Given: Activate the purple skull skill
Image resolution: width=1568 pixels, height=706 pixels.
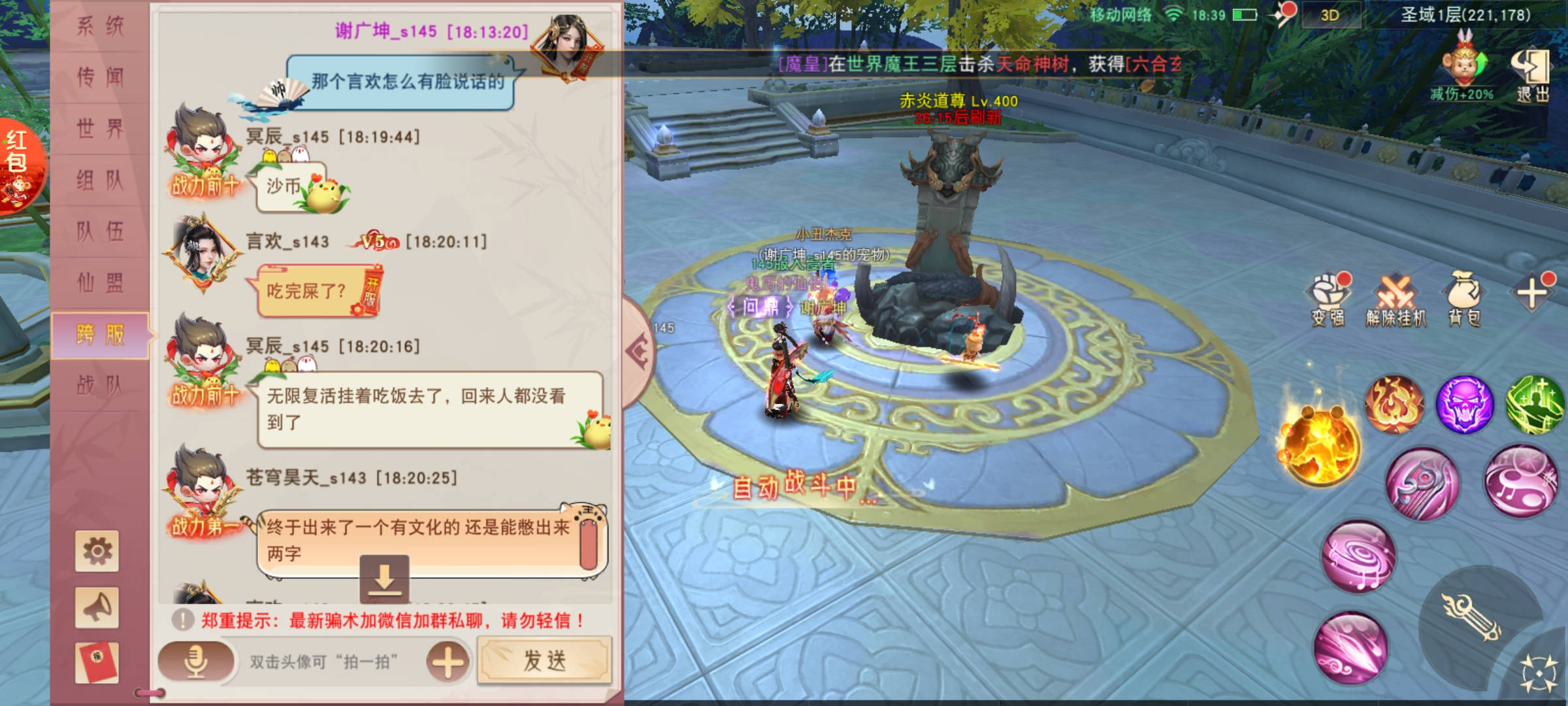Looking at the screenshot, I should [x=1464, y=405].
